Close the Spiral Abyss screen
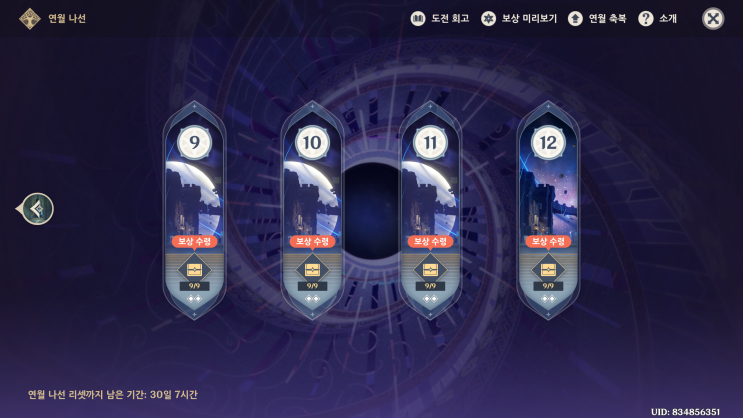The height and width of the screenshot is (418, 743). pos(713,19)
